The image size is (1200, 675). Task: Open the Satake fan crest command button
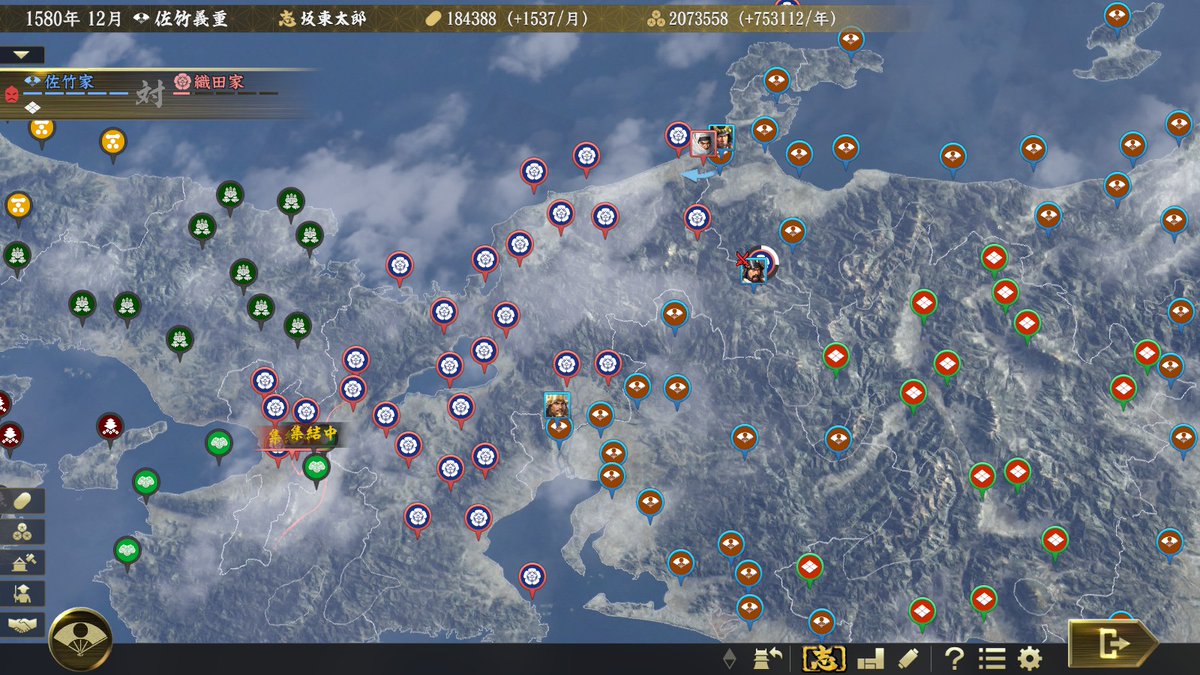(80, 639)
